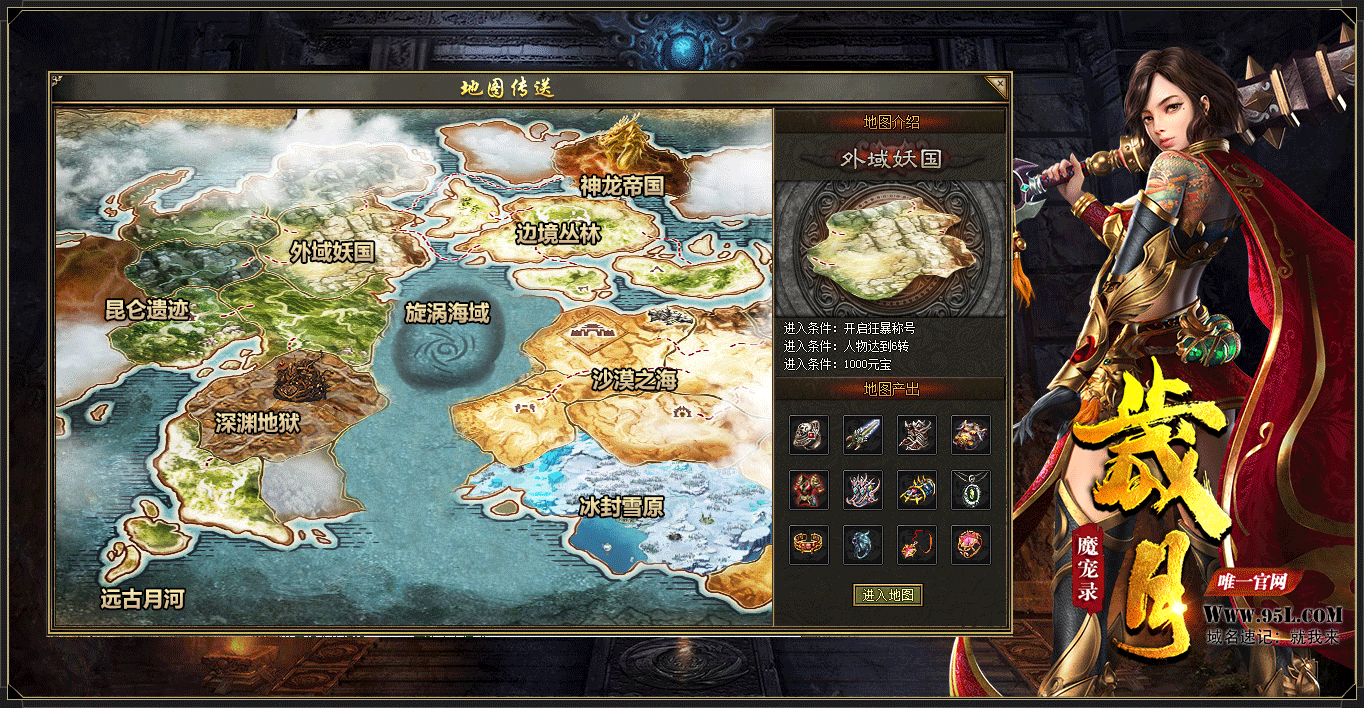1364x708 pixels.
Task: View the spiked horned helmet drop
Action: (917, 435)
